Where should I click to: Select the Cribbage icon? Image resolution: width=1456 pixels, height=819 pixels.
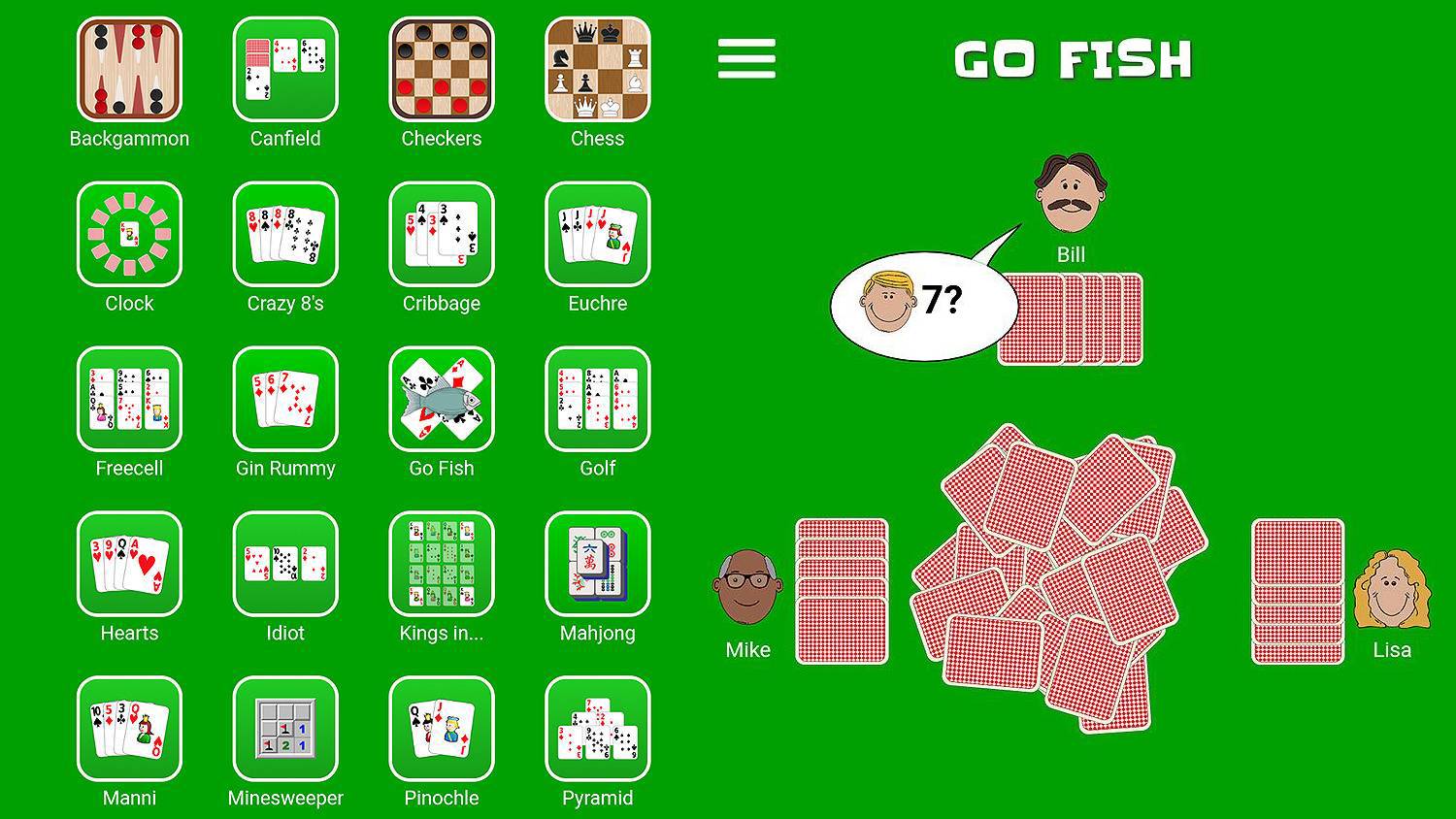coord(442,233)
